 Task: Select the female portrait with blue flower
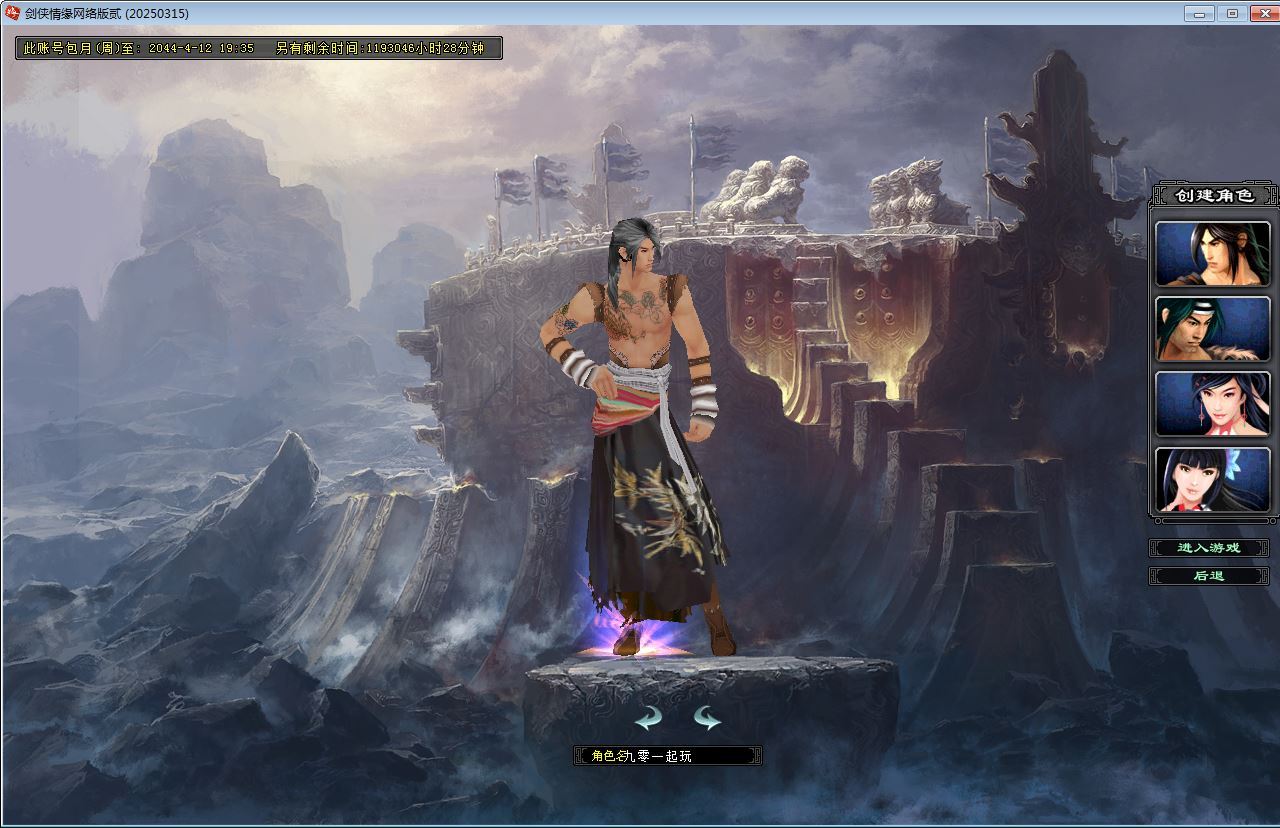[1212, 479]
